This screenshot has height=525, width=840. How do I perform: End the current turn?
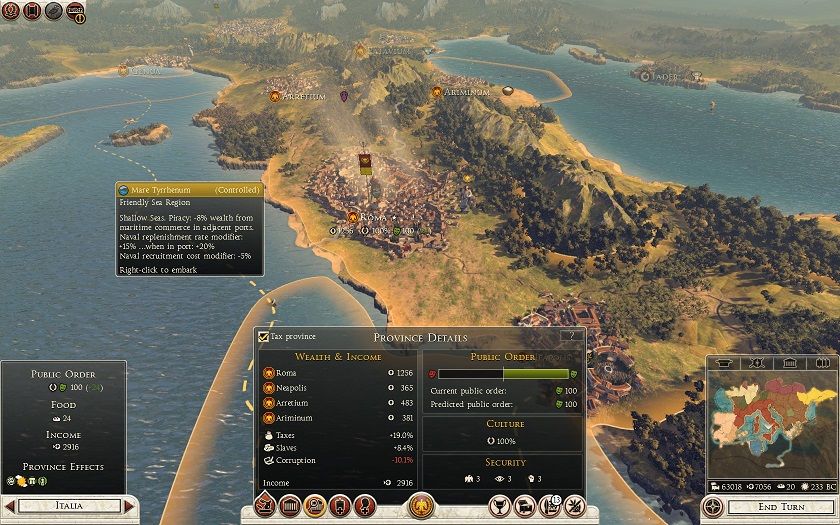779,507
